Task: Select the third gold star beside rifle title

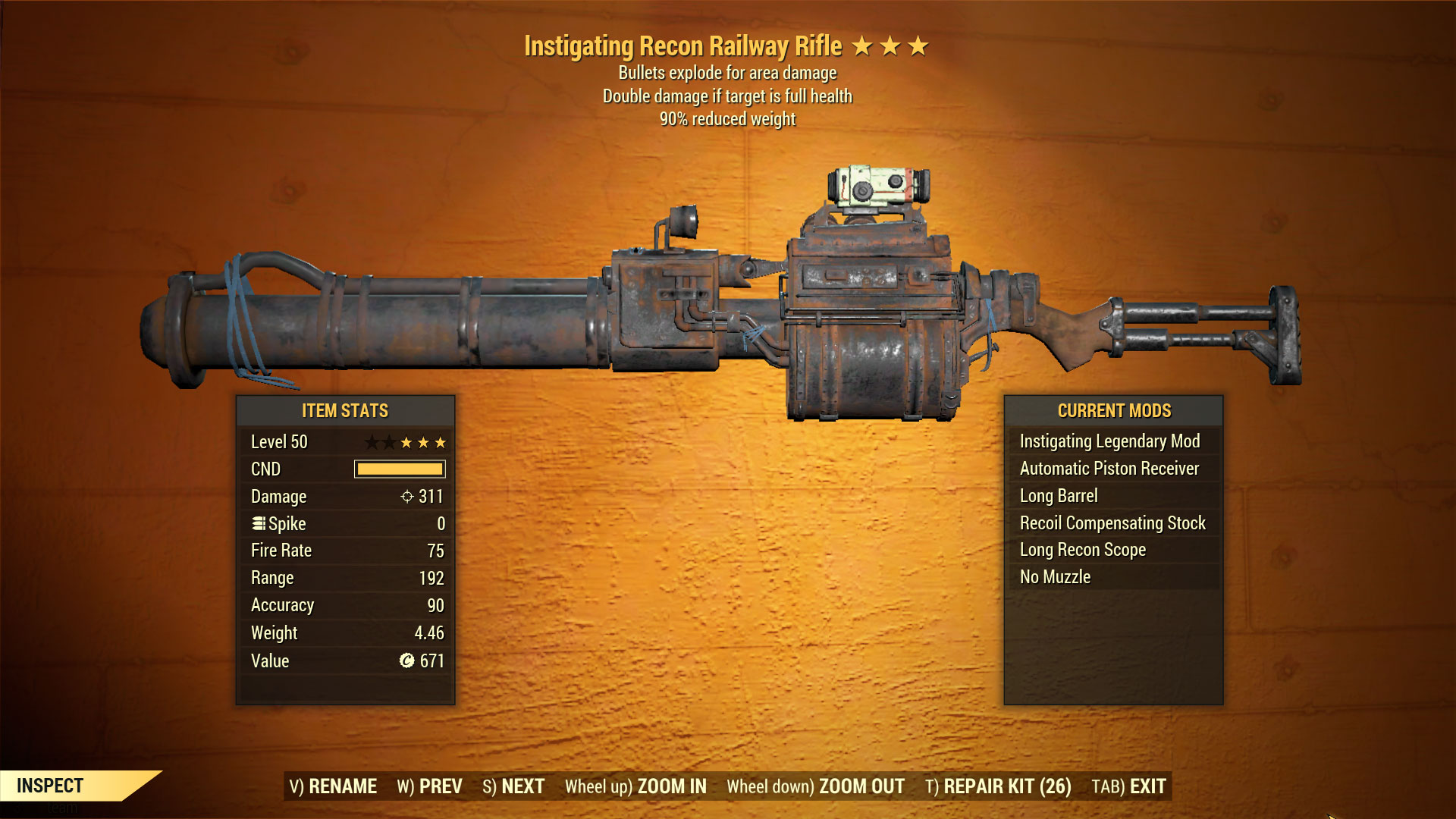Action: click(918, 45)
